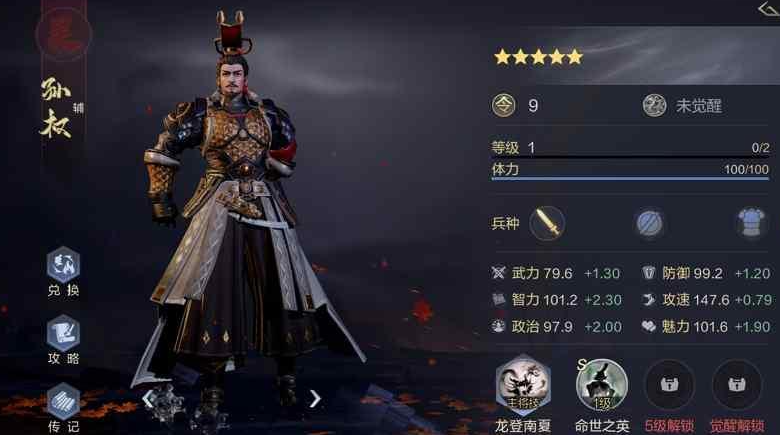The width and height of the screenshot is (780, 435).
Task: Click the 令 command cost icon
Action: [504, 105]
